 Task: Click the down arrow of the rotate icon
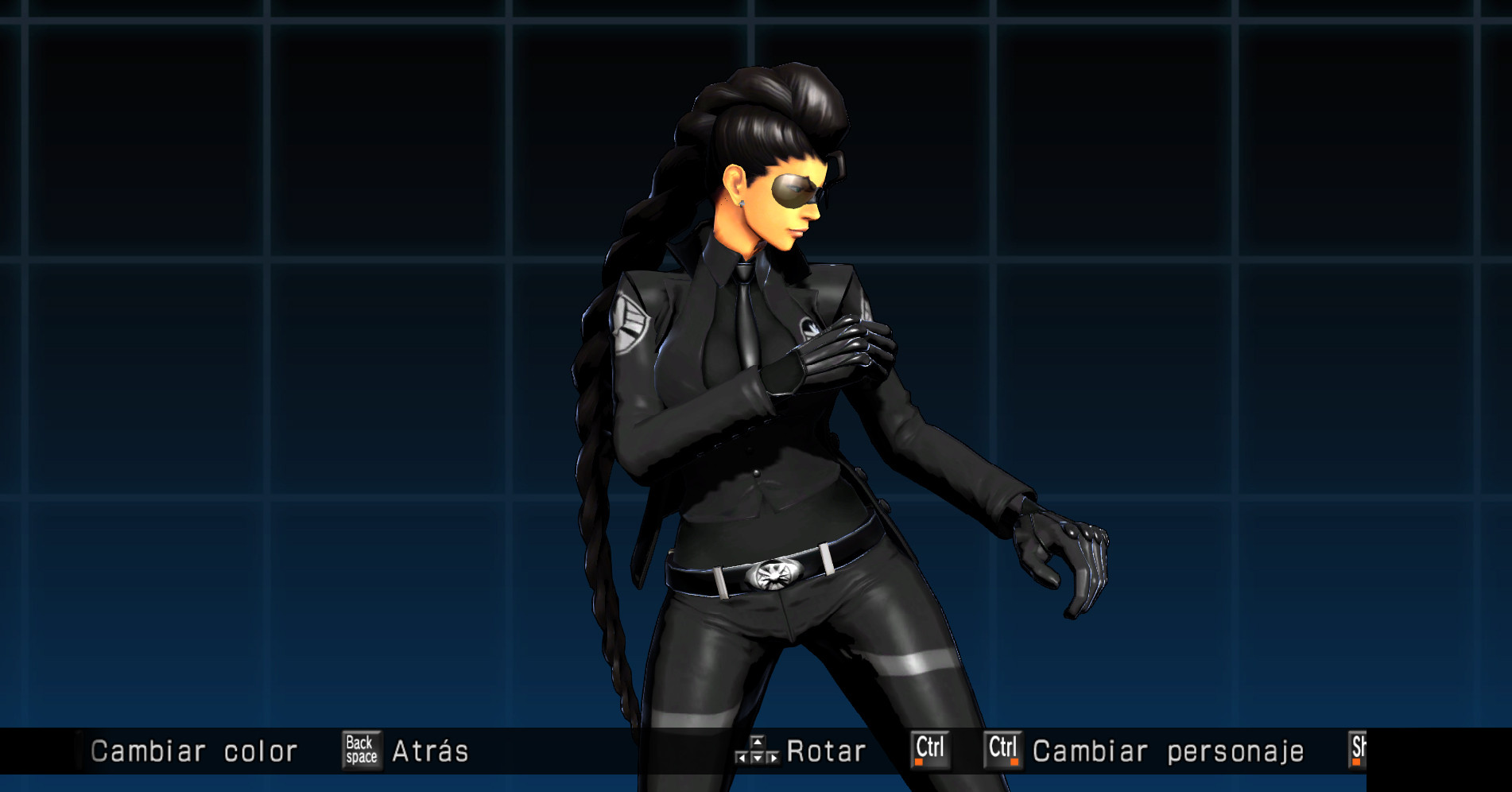point(757,756)
